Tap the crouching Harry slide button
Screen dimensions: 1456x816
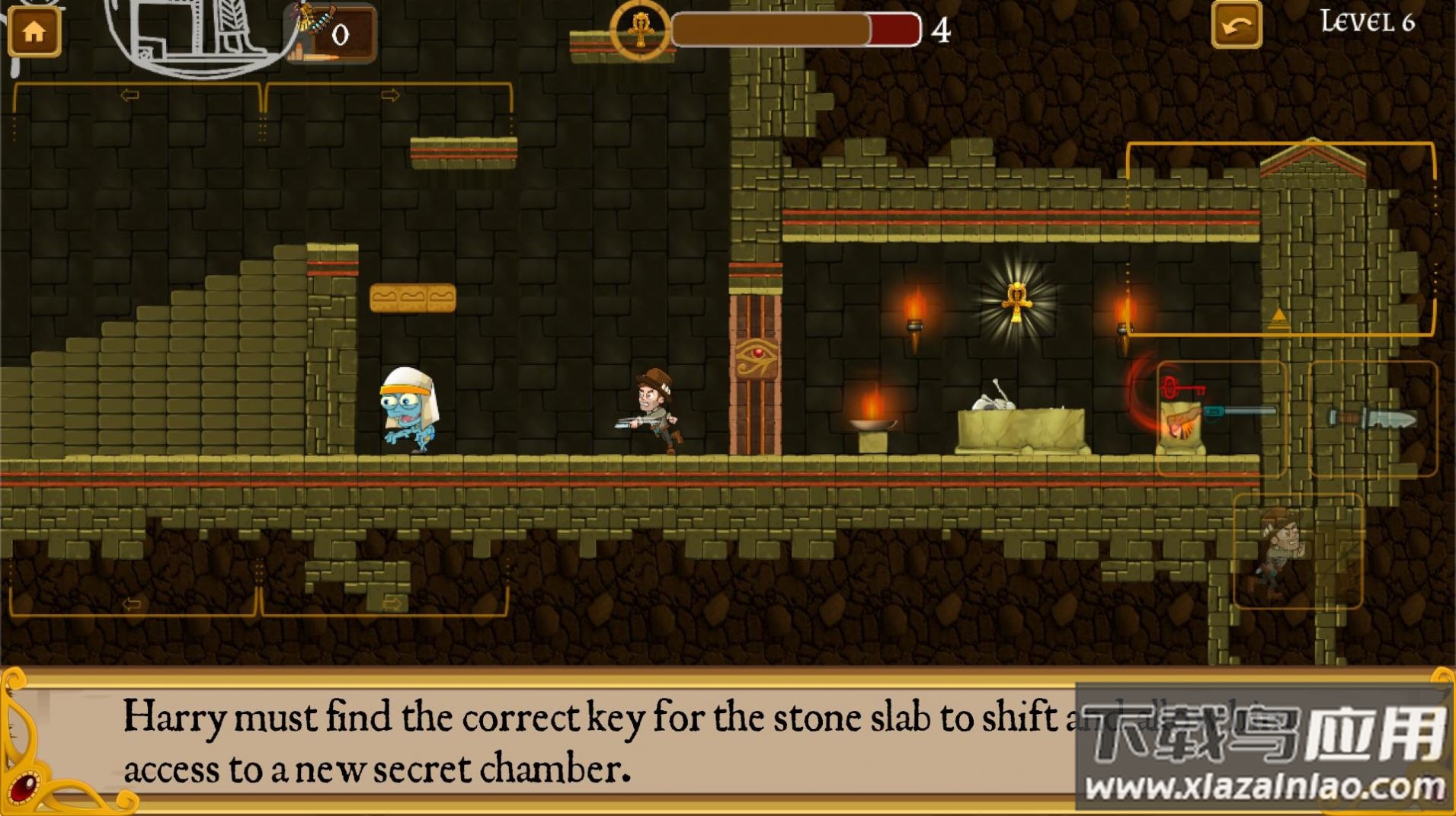(1297, 551)
